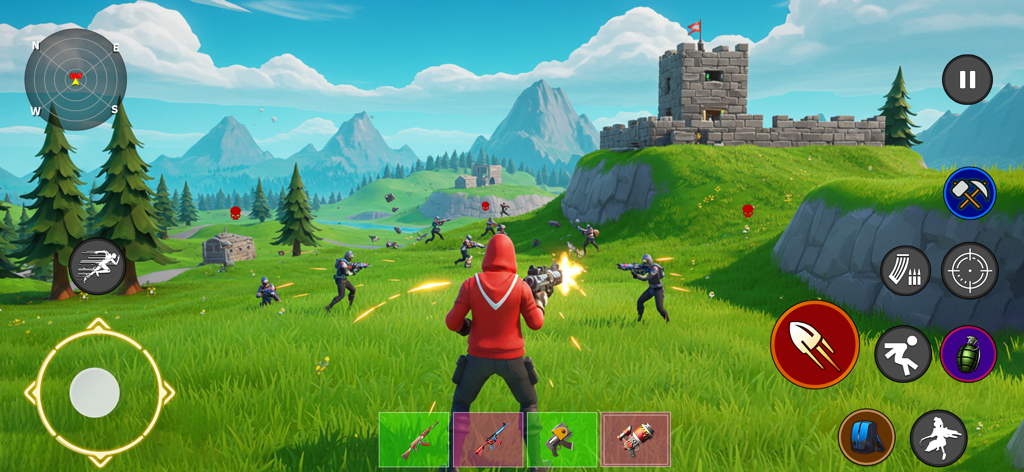Toggle the sprint running-figure button

tap(97, 266)
